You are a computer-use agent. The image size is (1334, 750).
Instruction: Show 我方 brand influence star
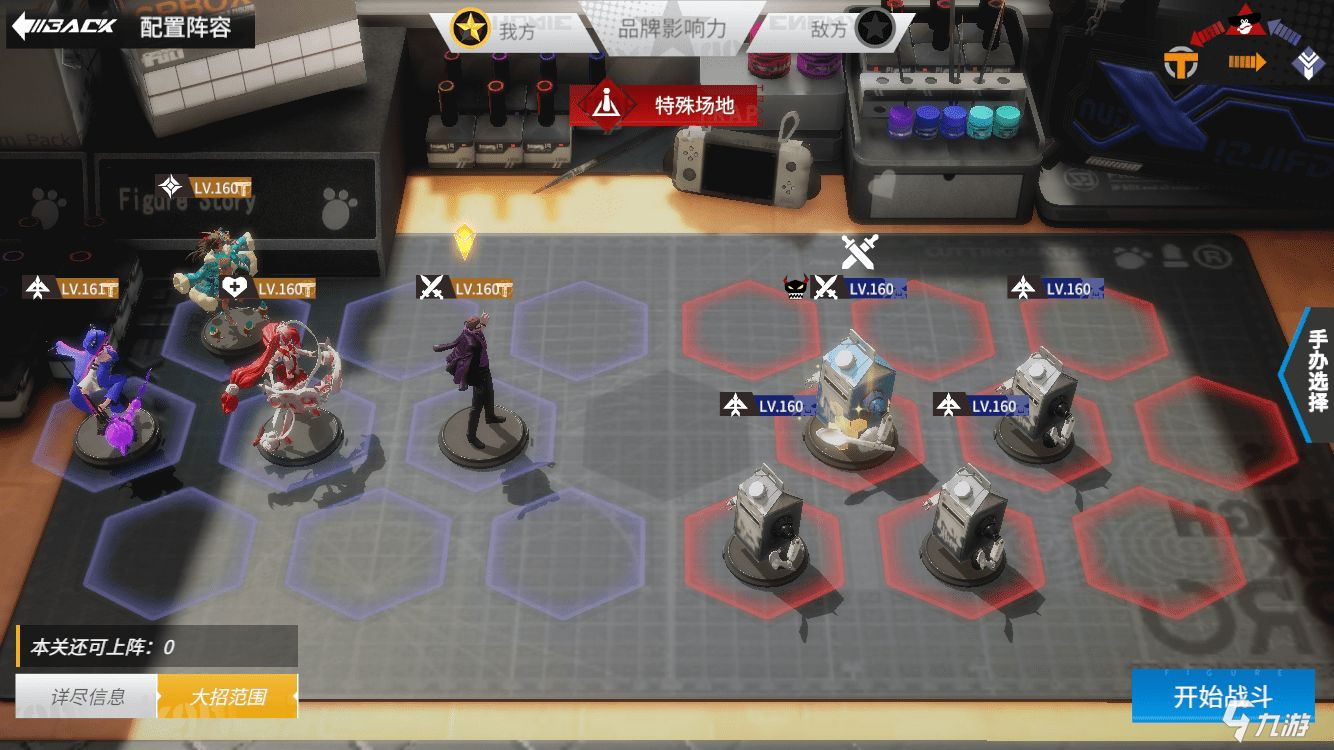click(x=469, y=29)
